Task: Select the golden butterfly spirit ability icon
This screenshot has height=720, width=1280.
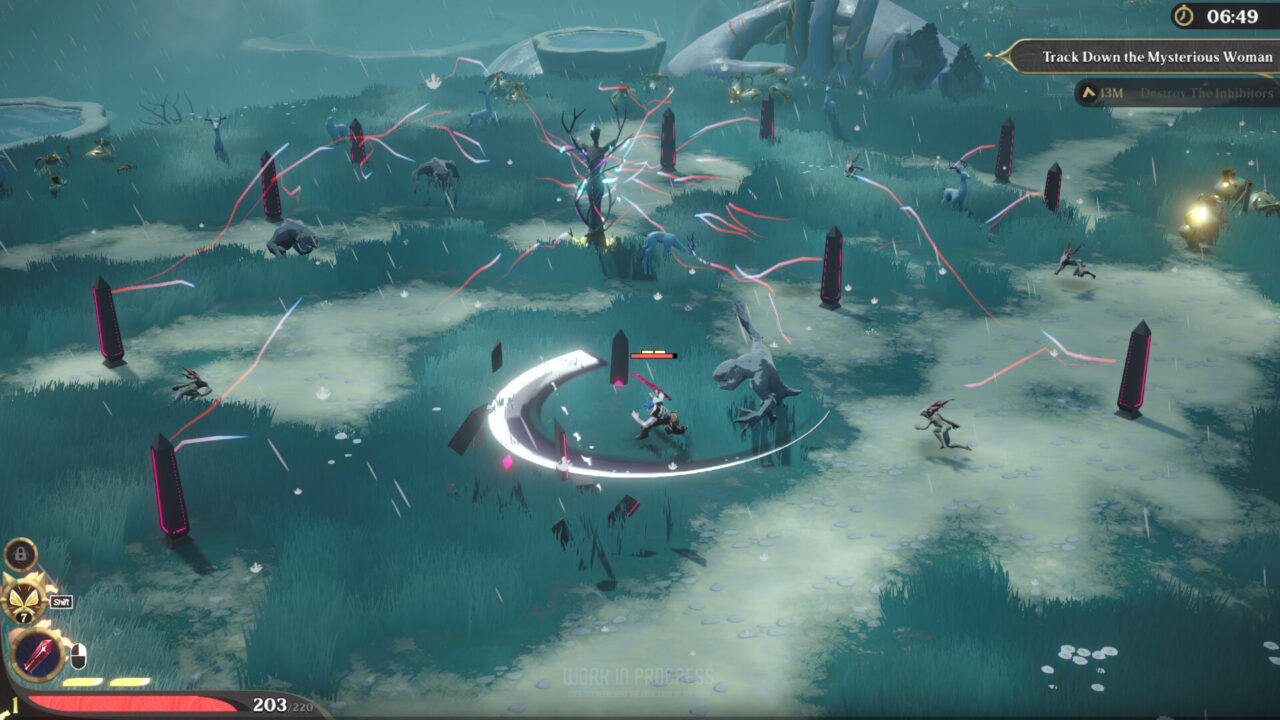Action: point(22,598)
